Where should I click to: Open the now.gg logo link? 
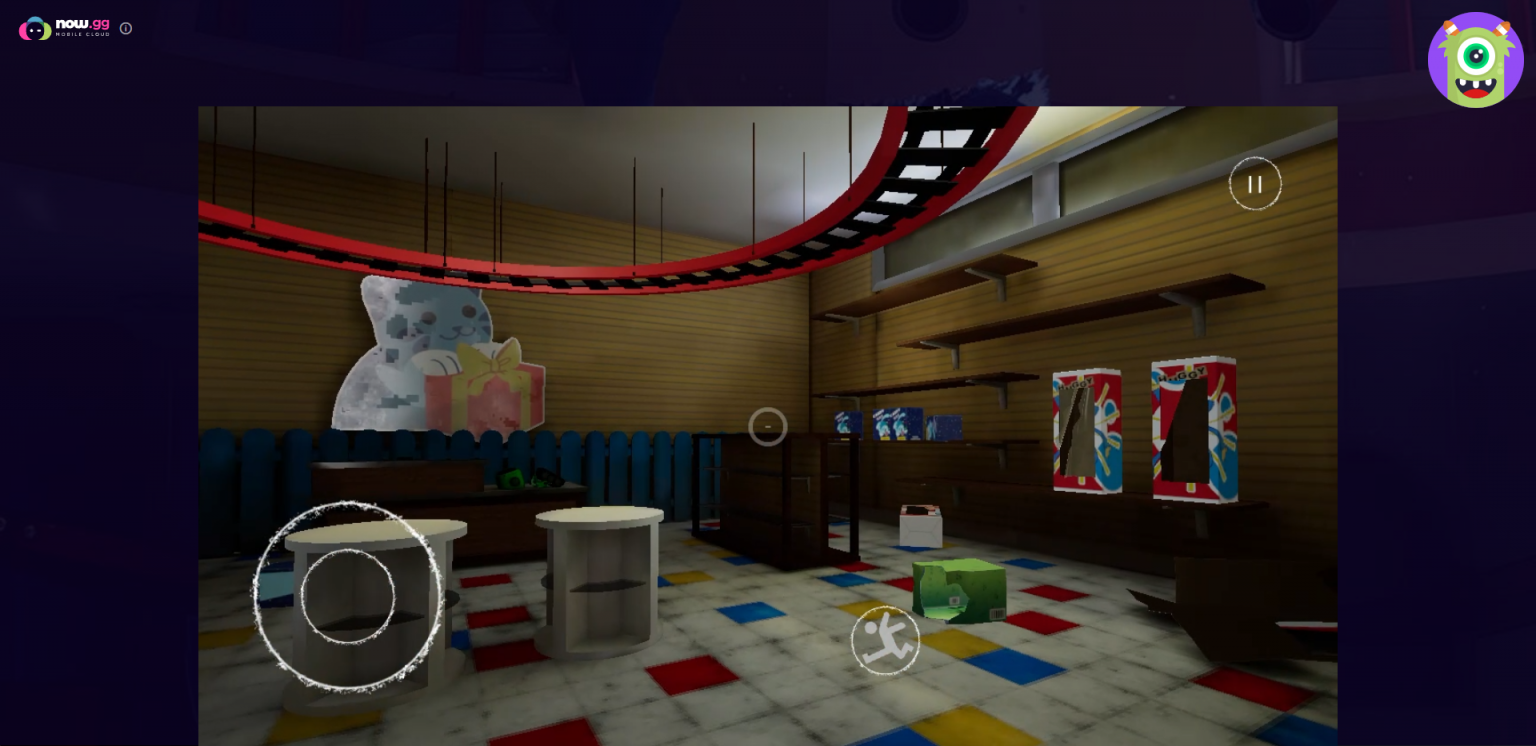[65, 28]
